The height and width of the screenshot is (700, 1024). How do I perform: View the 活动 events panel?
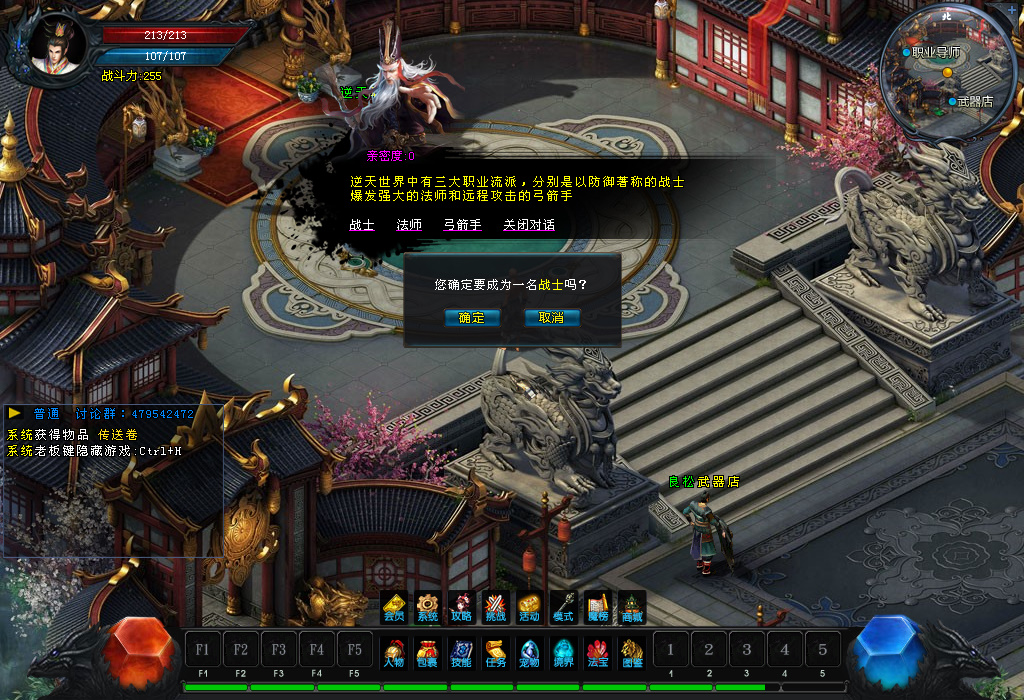pyautogui.click(x=529, y=607)
